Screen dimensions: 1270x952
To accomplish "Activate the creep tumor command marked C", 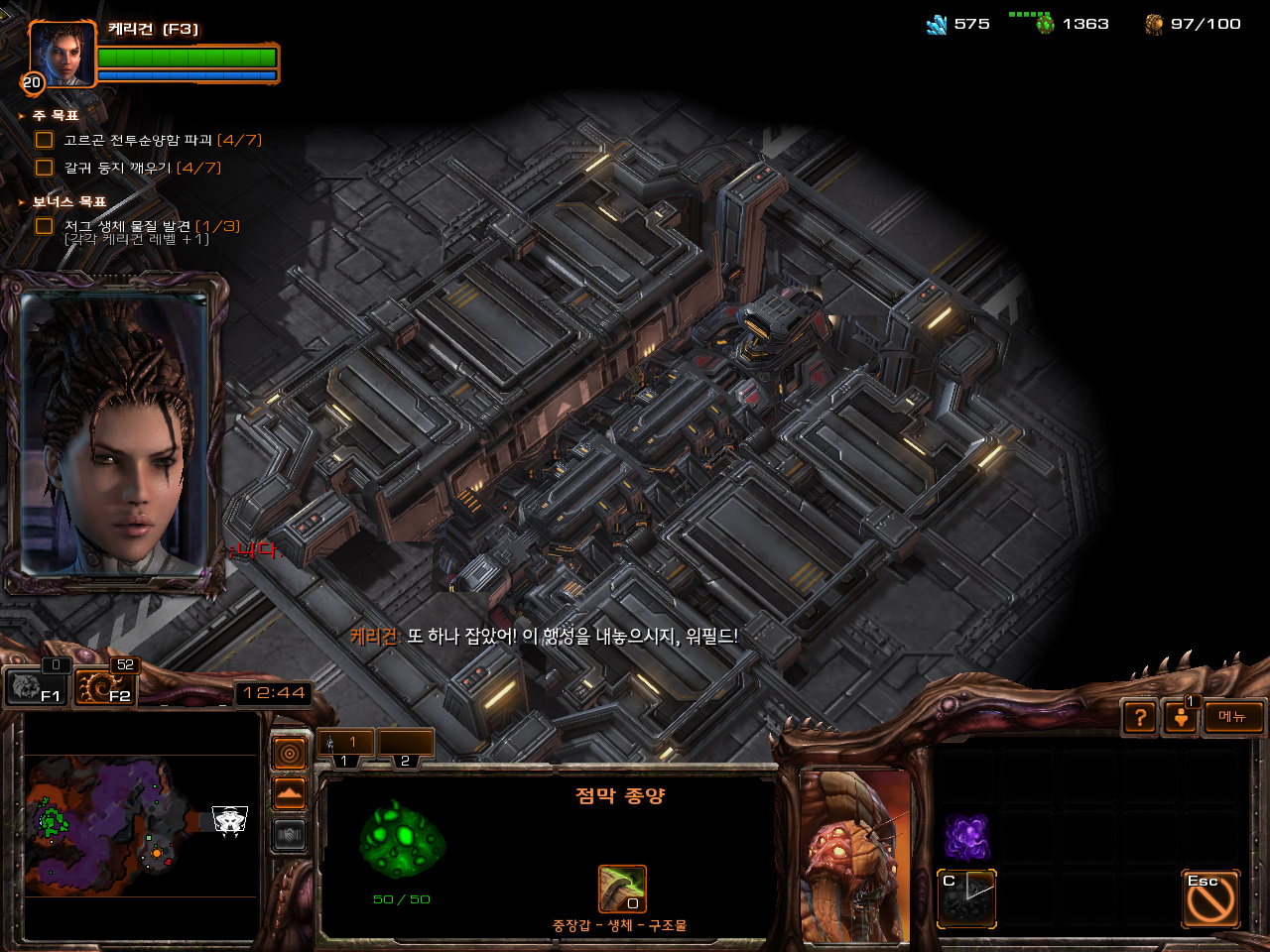I will (966, 898).
